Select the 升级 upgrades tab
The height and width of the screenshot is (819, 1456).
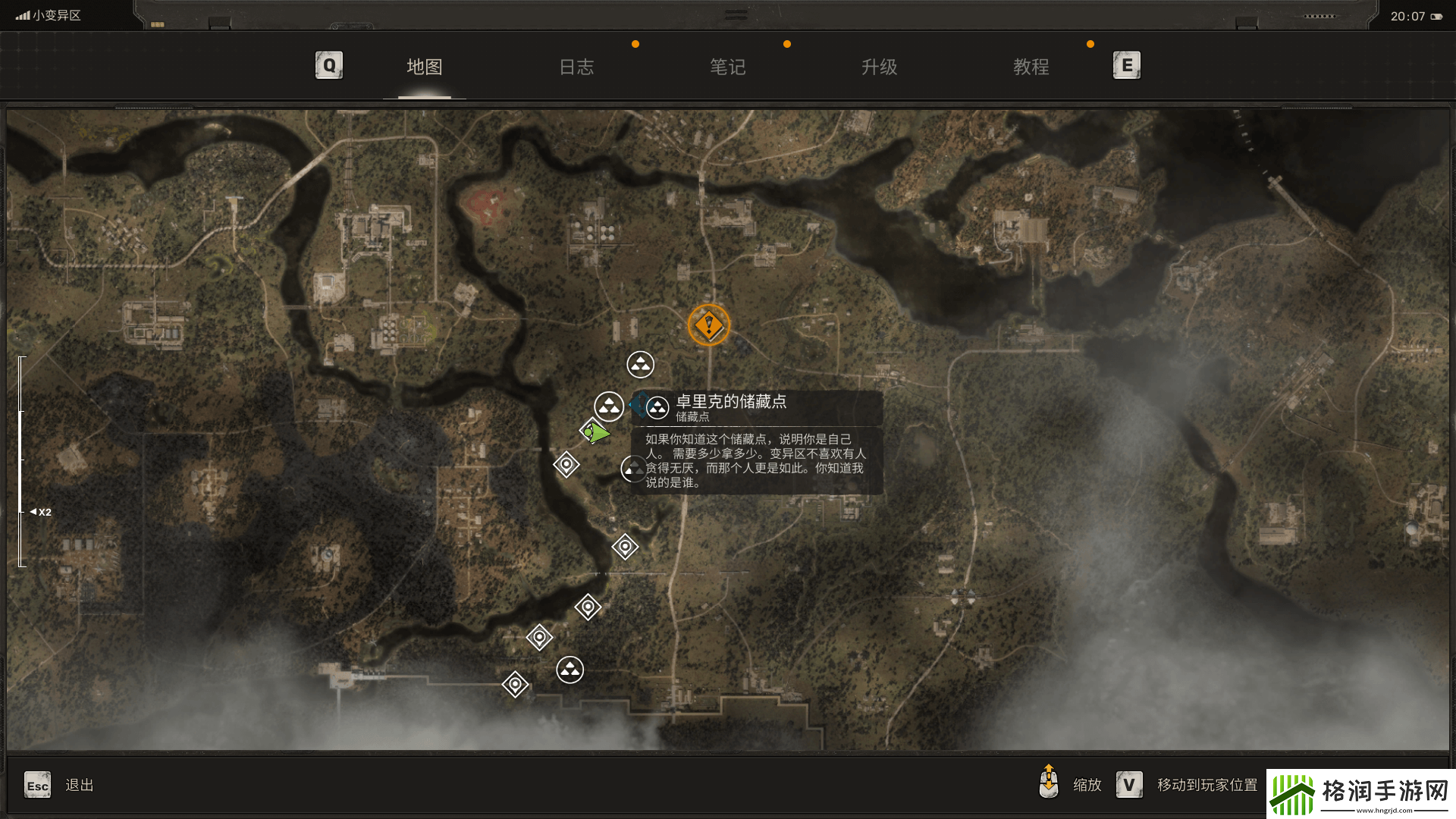pyautogui.click(x=880, y=67)
